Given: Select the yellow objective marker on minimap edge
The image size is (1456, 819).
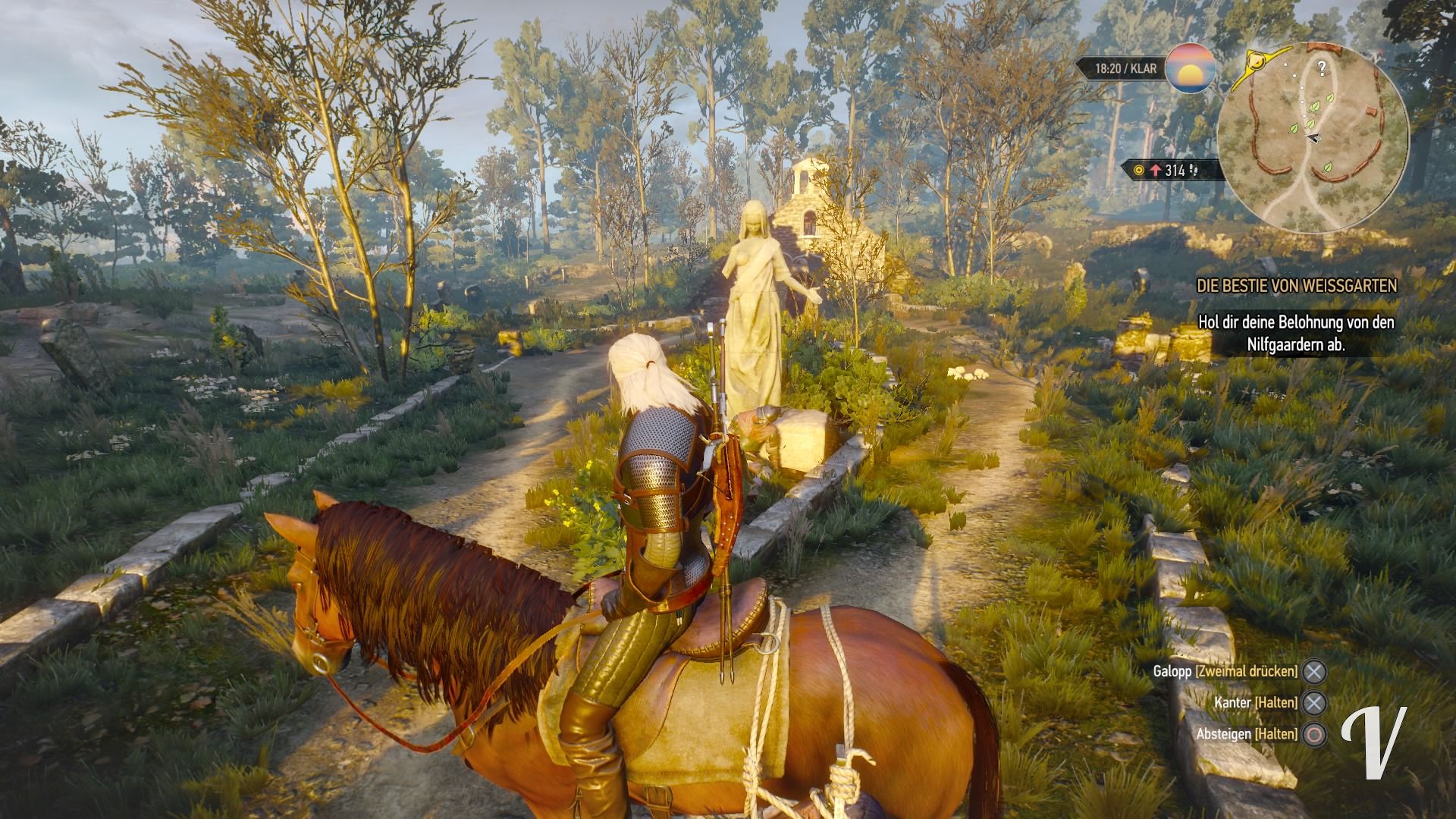Looking at the screenshot, I should tap(1260, 60).
